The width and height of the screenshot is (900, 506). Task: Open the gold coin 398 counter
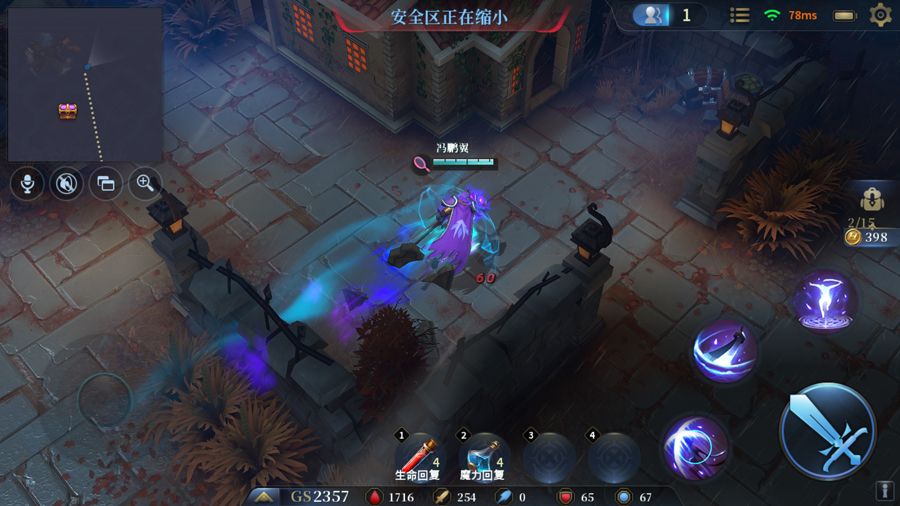pos(866,237)
